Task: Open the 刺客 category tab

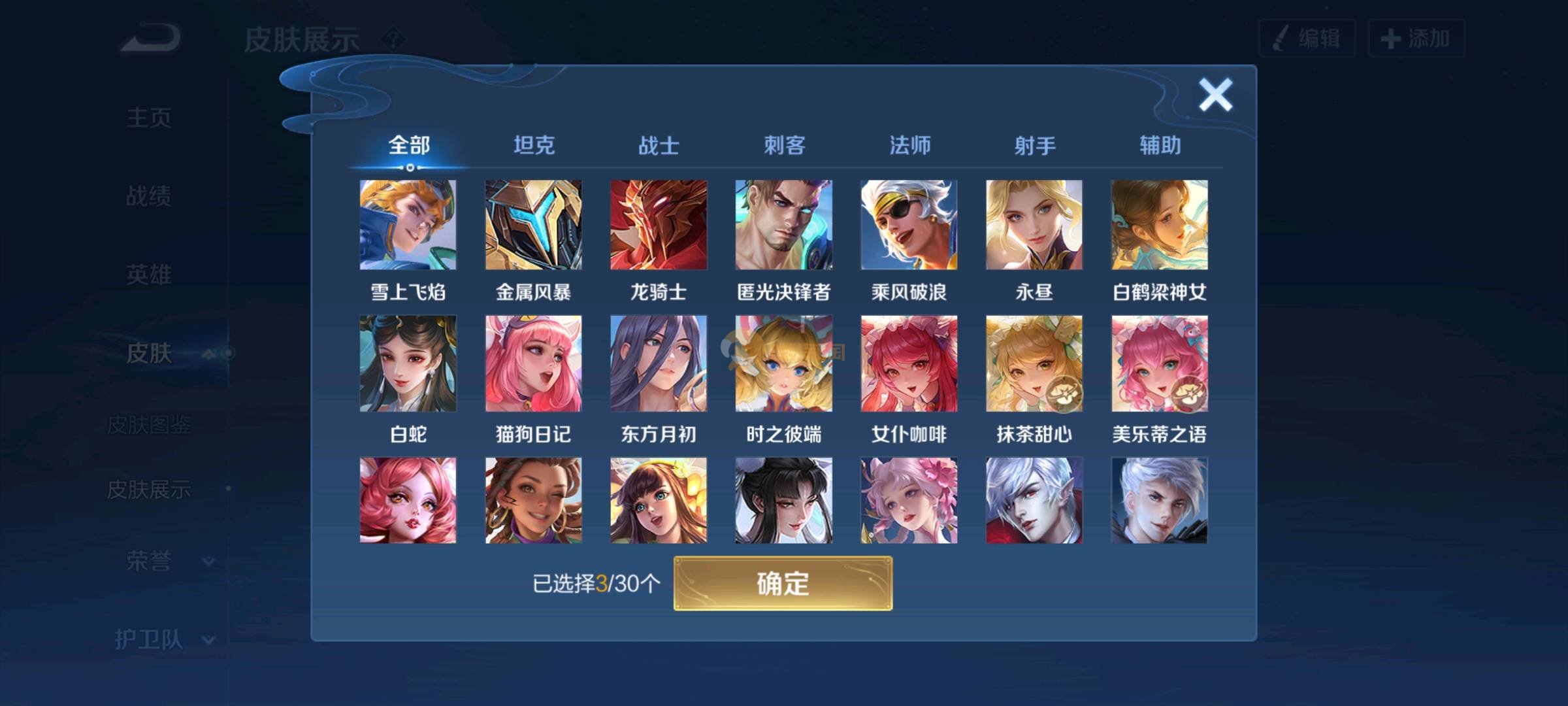Action: point(784,145)
